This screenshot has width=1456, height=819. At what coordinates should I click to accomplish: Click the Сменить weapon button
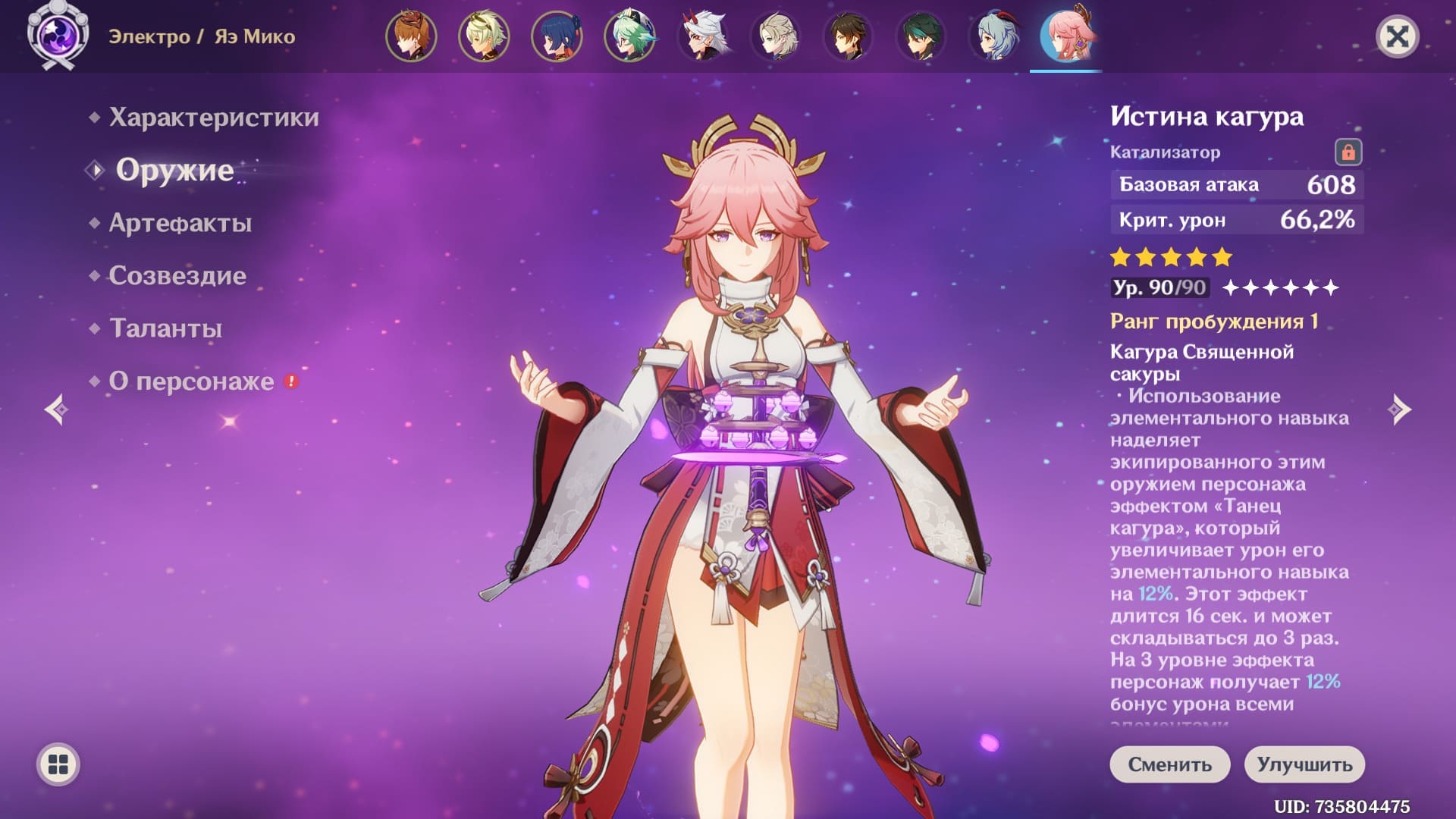click(1169, 764)
